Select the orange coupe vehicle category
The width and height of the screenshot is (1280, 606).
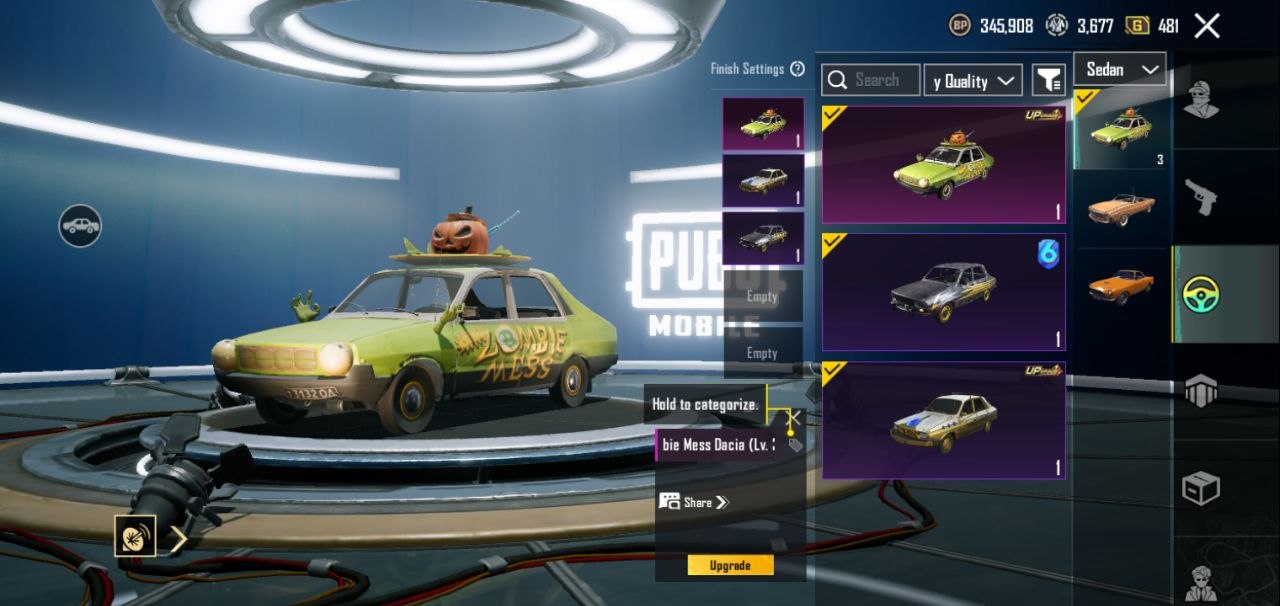pos(1121,285)
